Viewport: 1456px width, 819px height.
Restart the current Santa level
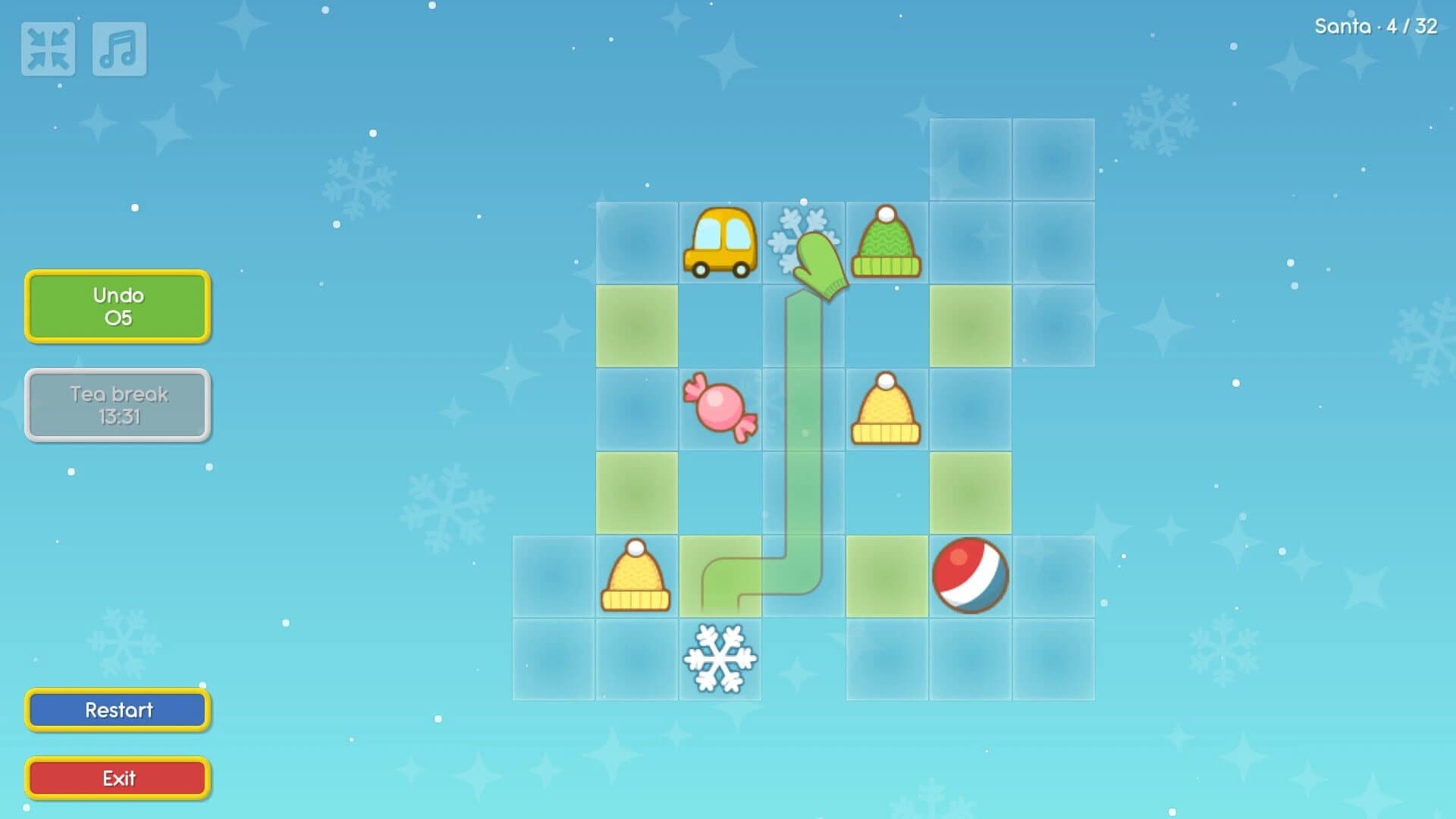117,710
